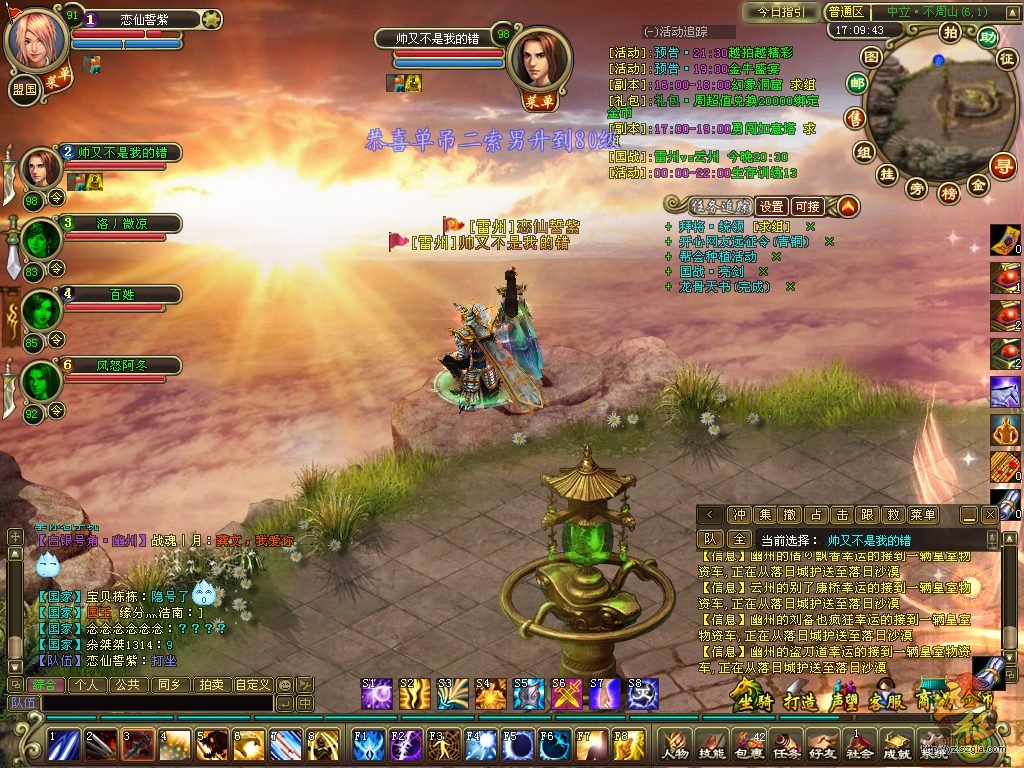The height and width of the screenshot is (768, 1024).
Task: Click the circular minimap
Action: tap(928, 100)
